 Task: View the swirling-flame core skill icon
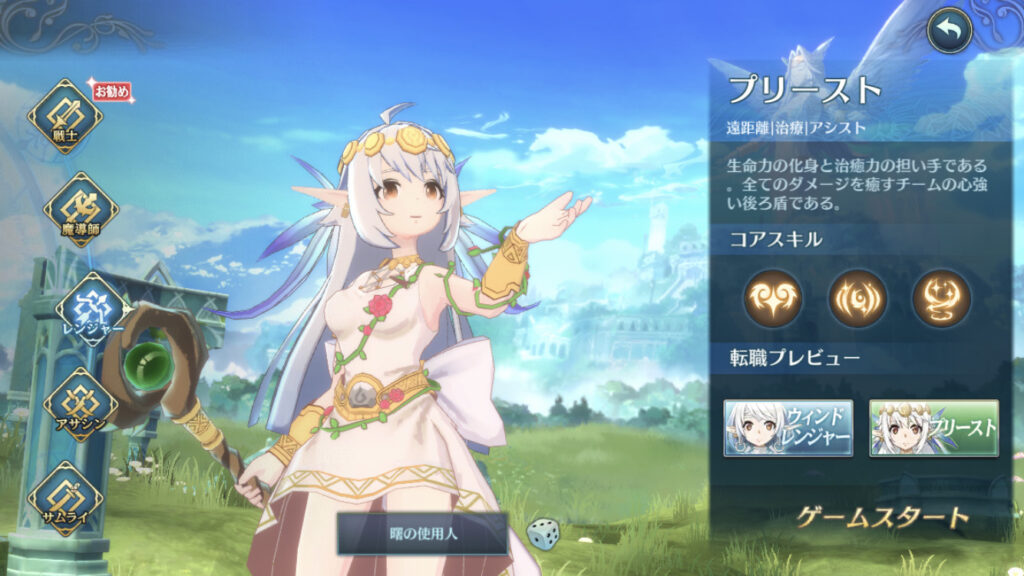click(941, 299)
